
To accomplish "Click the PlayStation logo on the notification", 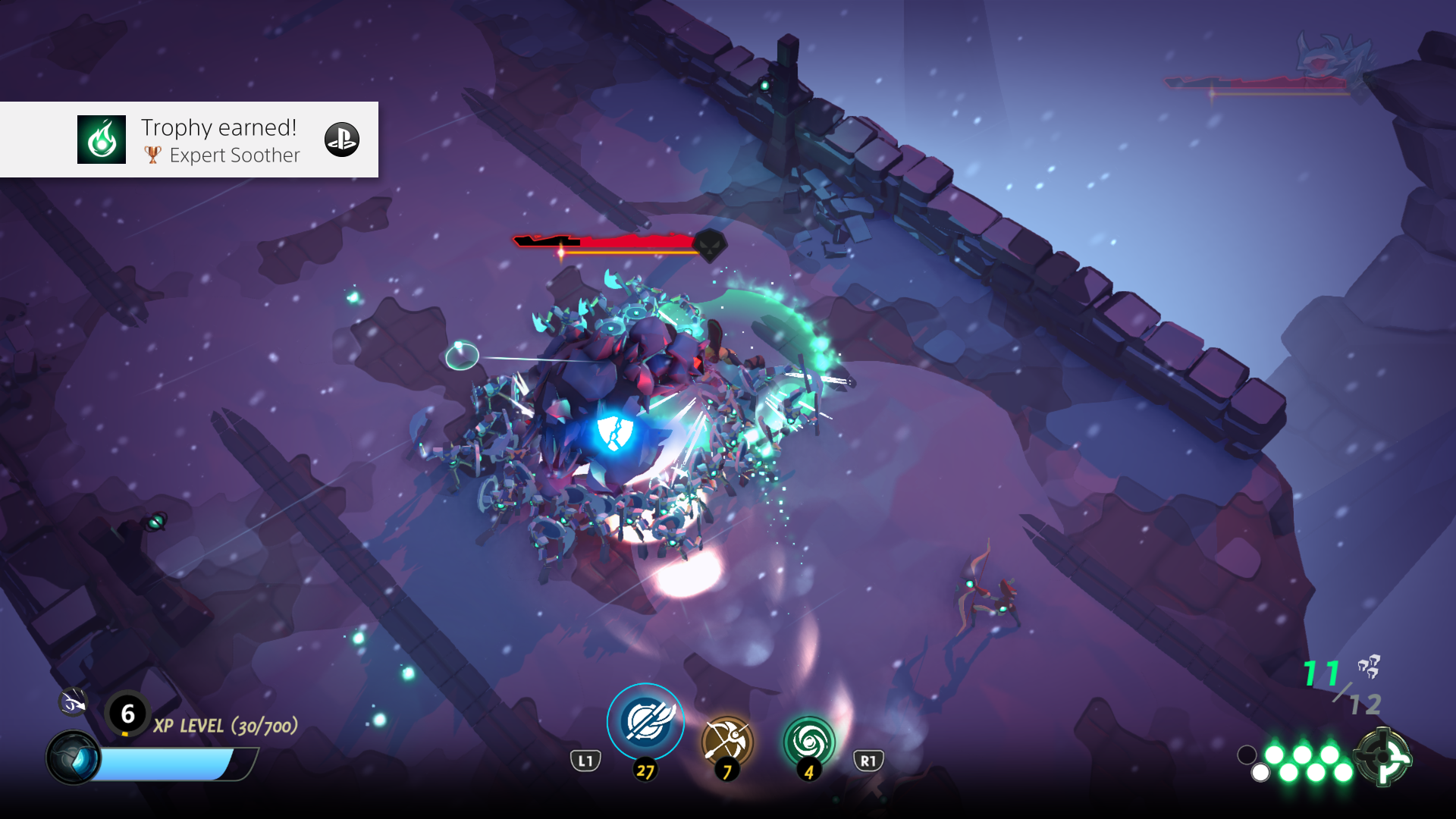I will coord(342,140).
